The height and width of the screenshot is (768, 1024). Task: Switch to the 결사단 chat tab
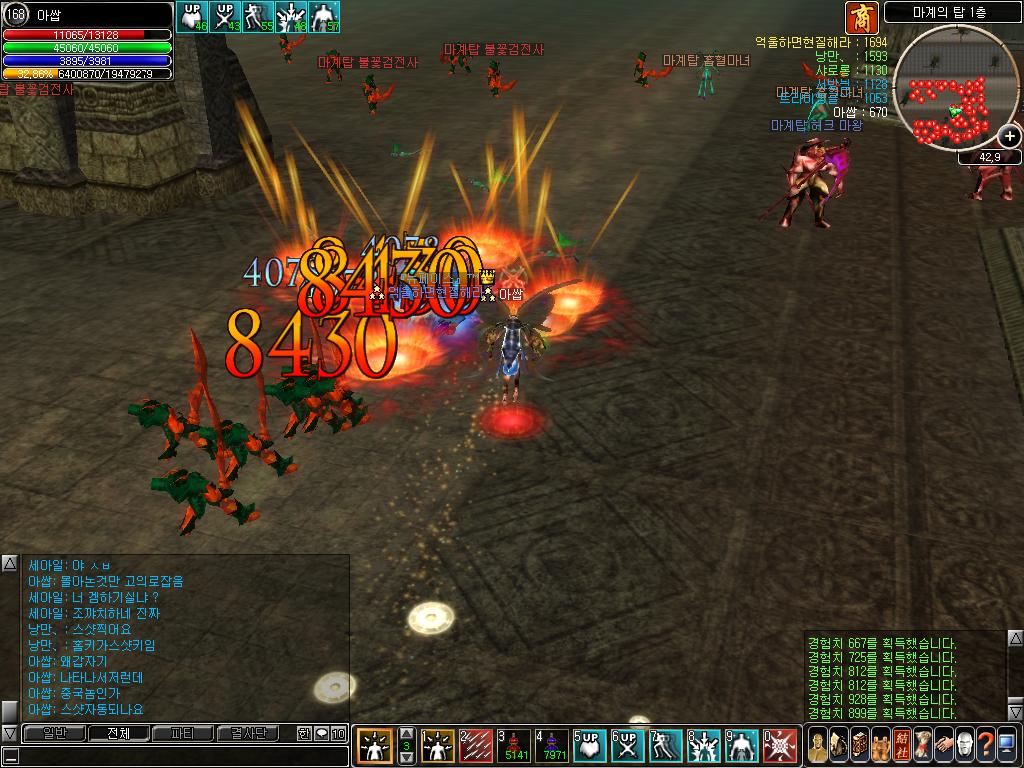click(248, 734)
